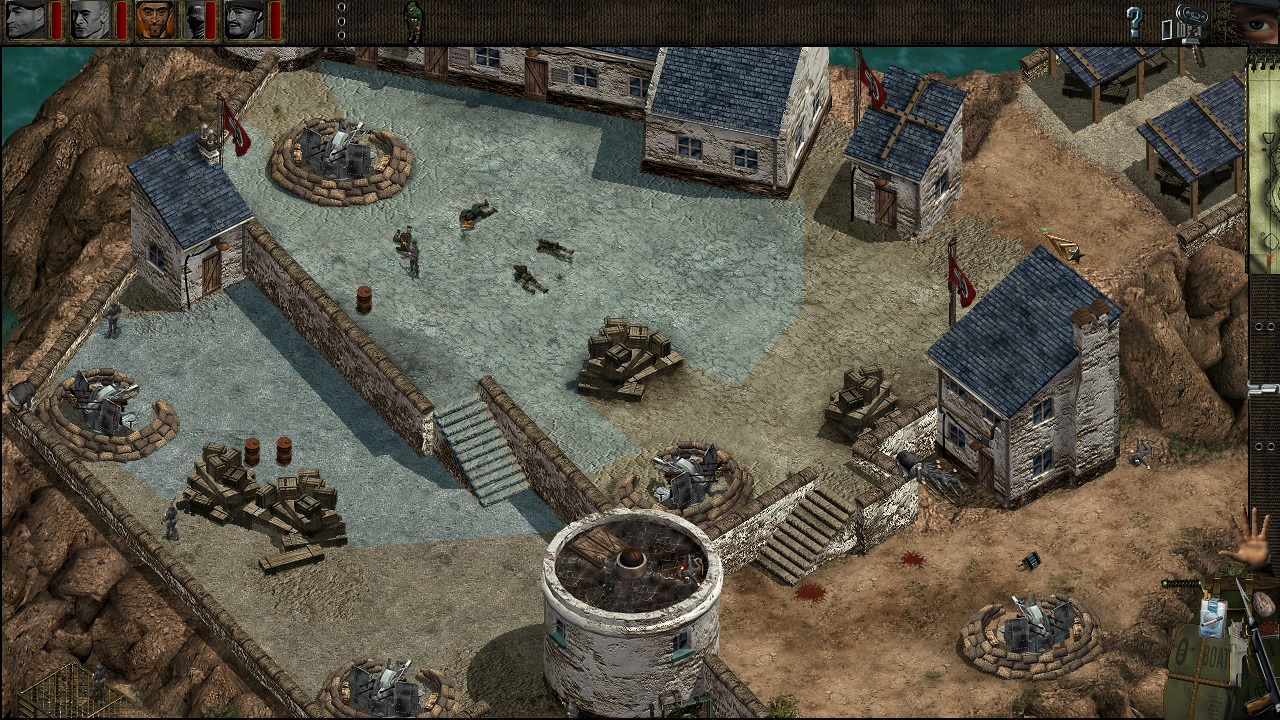Toggle the cigarette pack decoy item

coord(1212,618)
